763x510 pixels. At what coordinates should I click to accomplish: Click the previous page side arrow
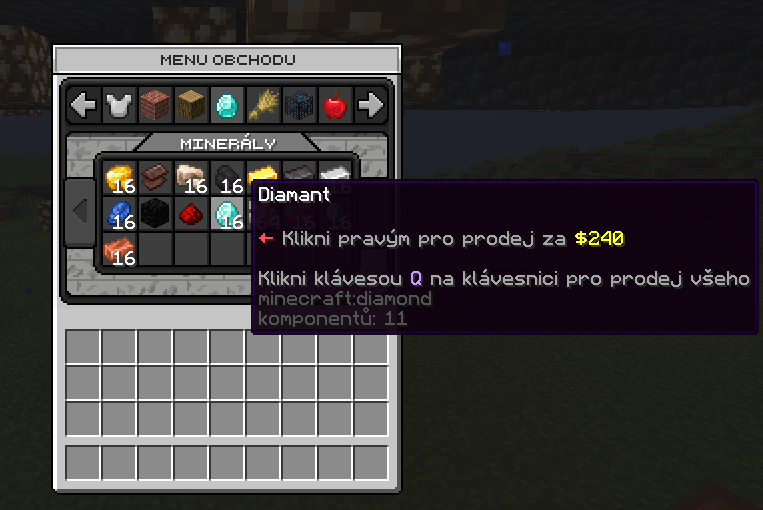tap(80, 212)
